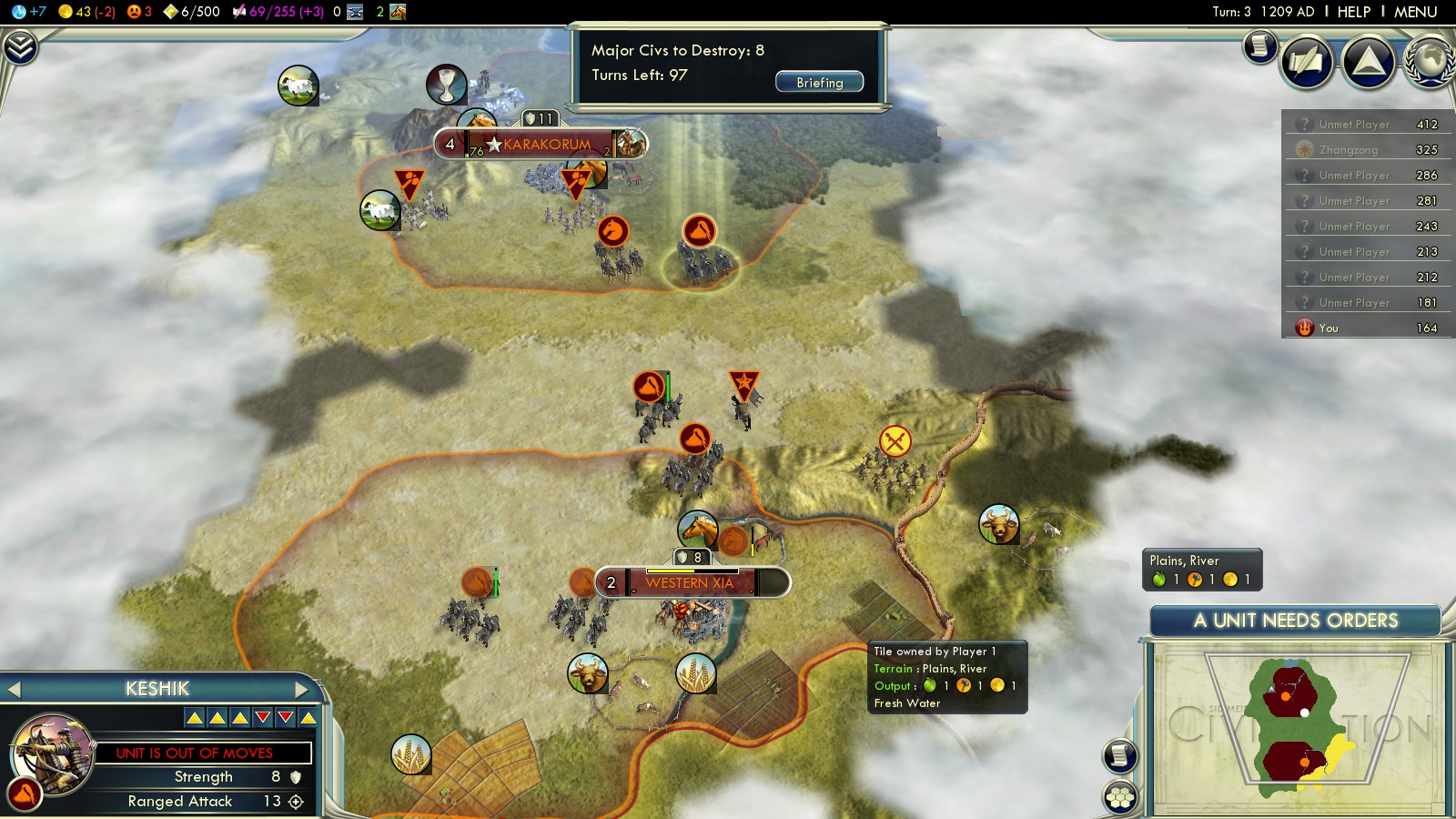Open the Karakorum city banner
This screenshot has height=819, width=1456.
click(x=546, y=144)
